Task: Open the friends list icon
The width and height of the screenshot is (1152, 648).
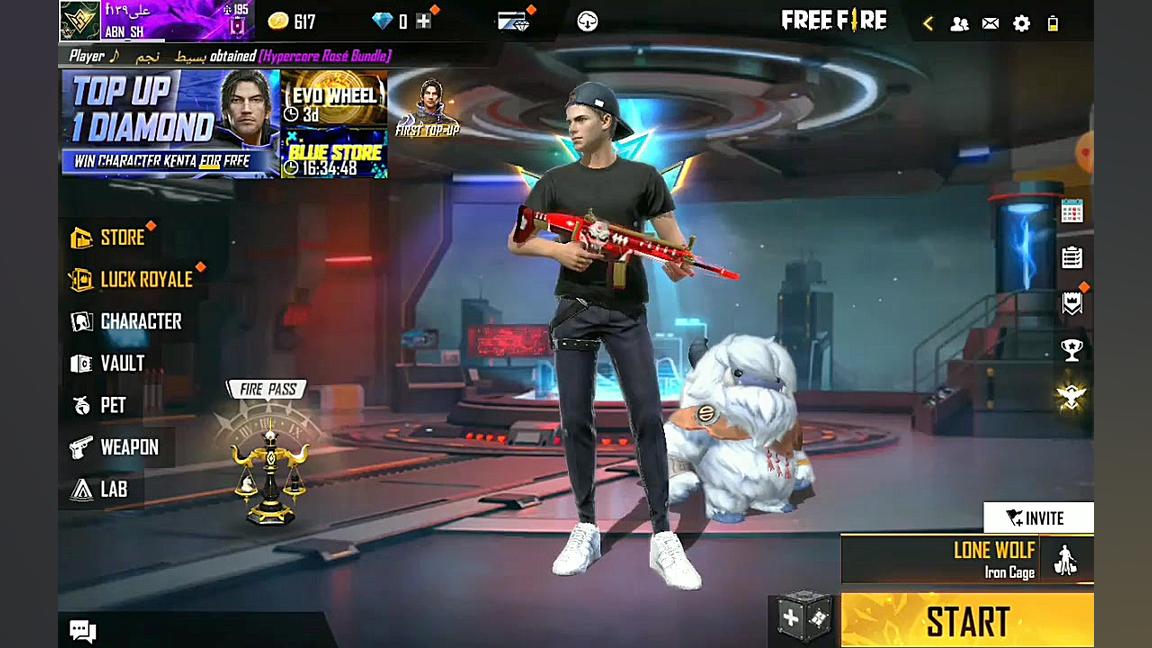Action: pos(959,23)
